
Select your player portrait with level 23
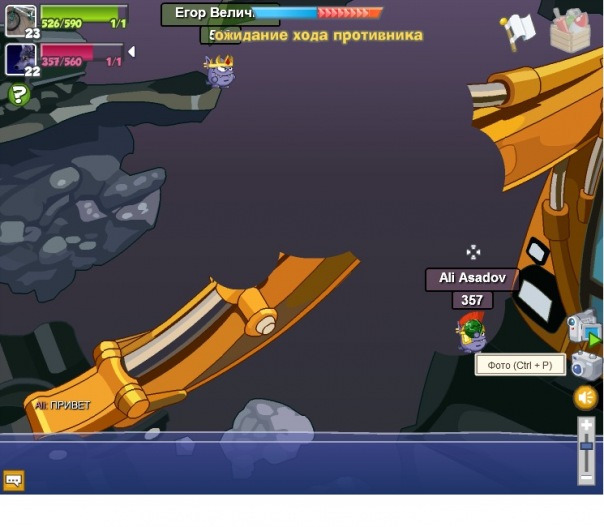tap(20, 19)
